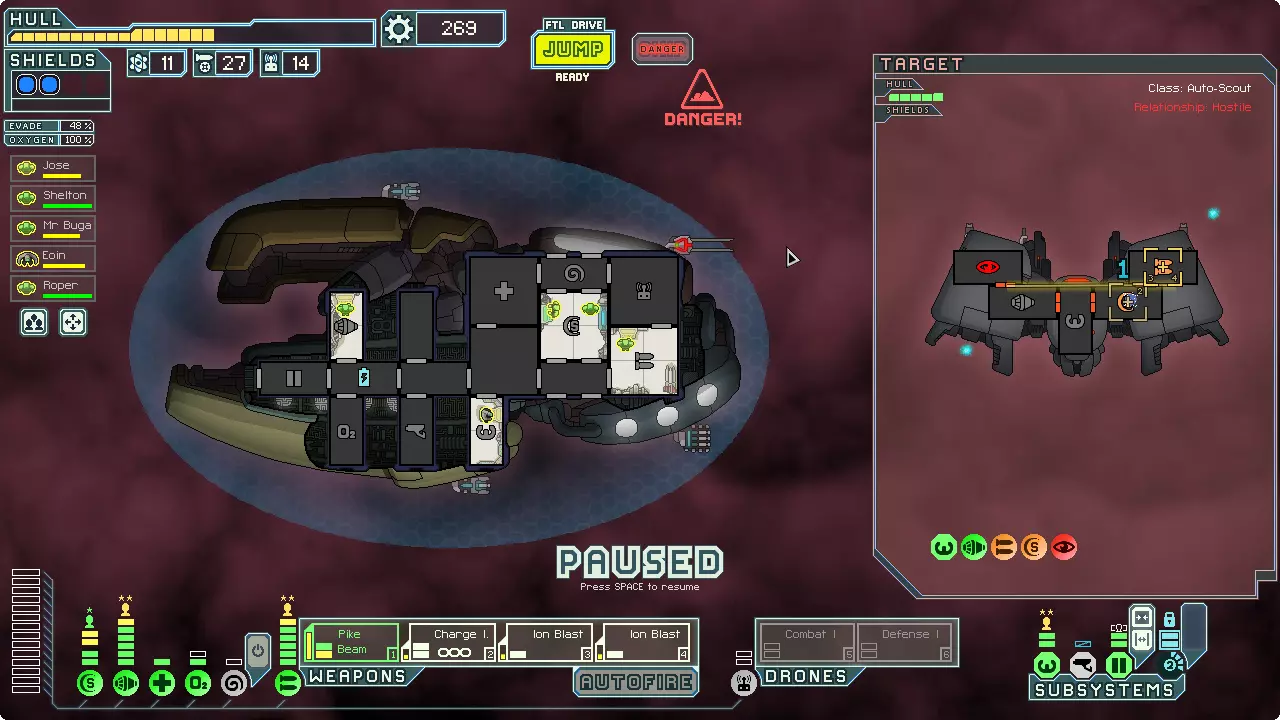The image size is (1280, 720).
Task: Open the ship upgrades gear button
Action: (x=399, y=29)
